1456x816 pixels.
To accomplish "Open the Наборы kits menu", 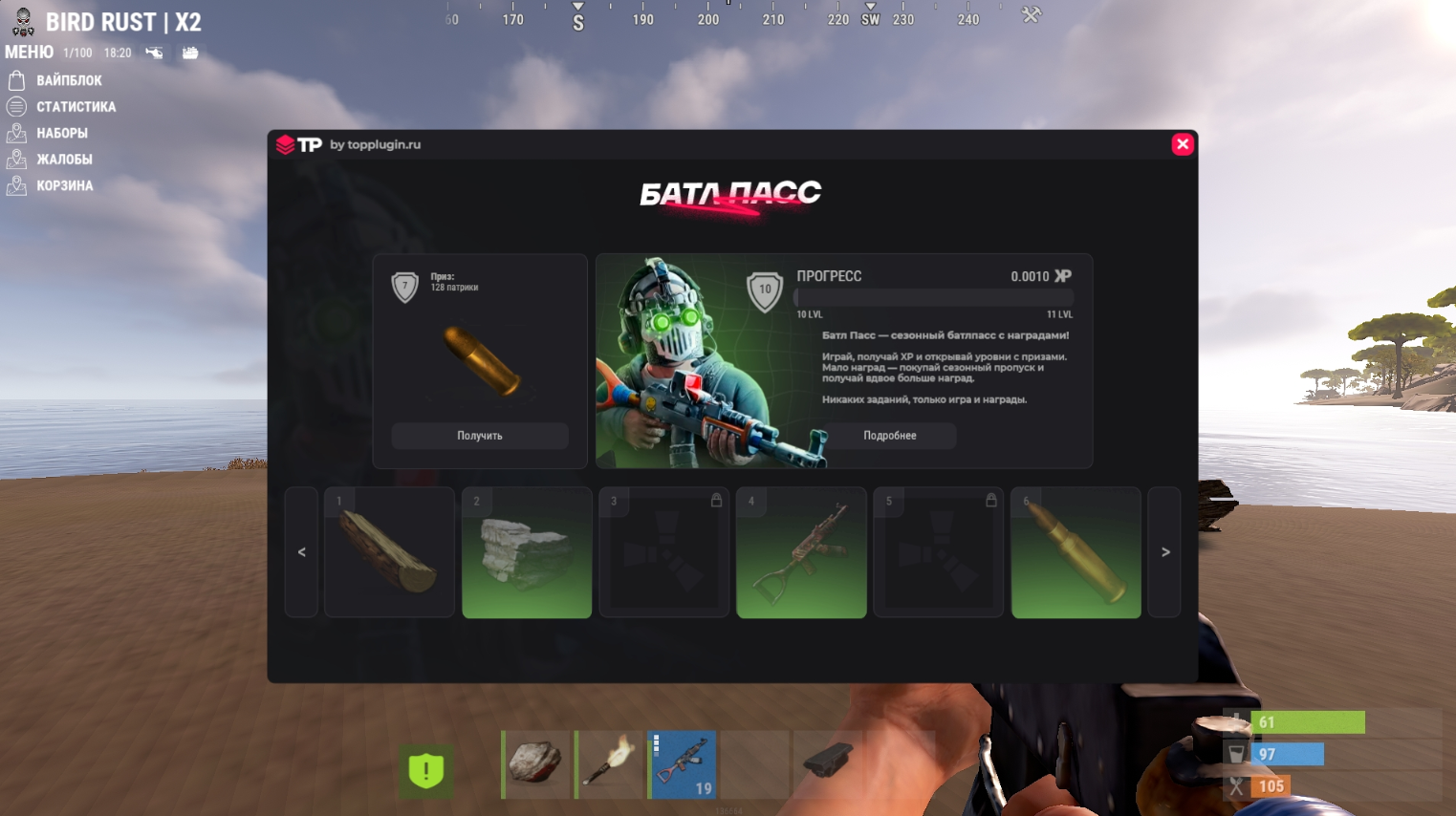I will (x=62, y=133).
